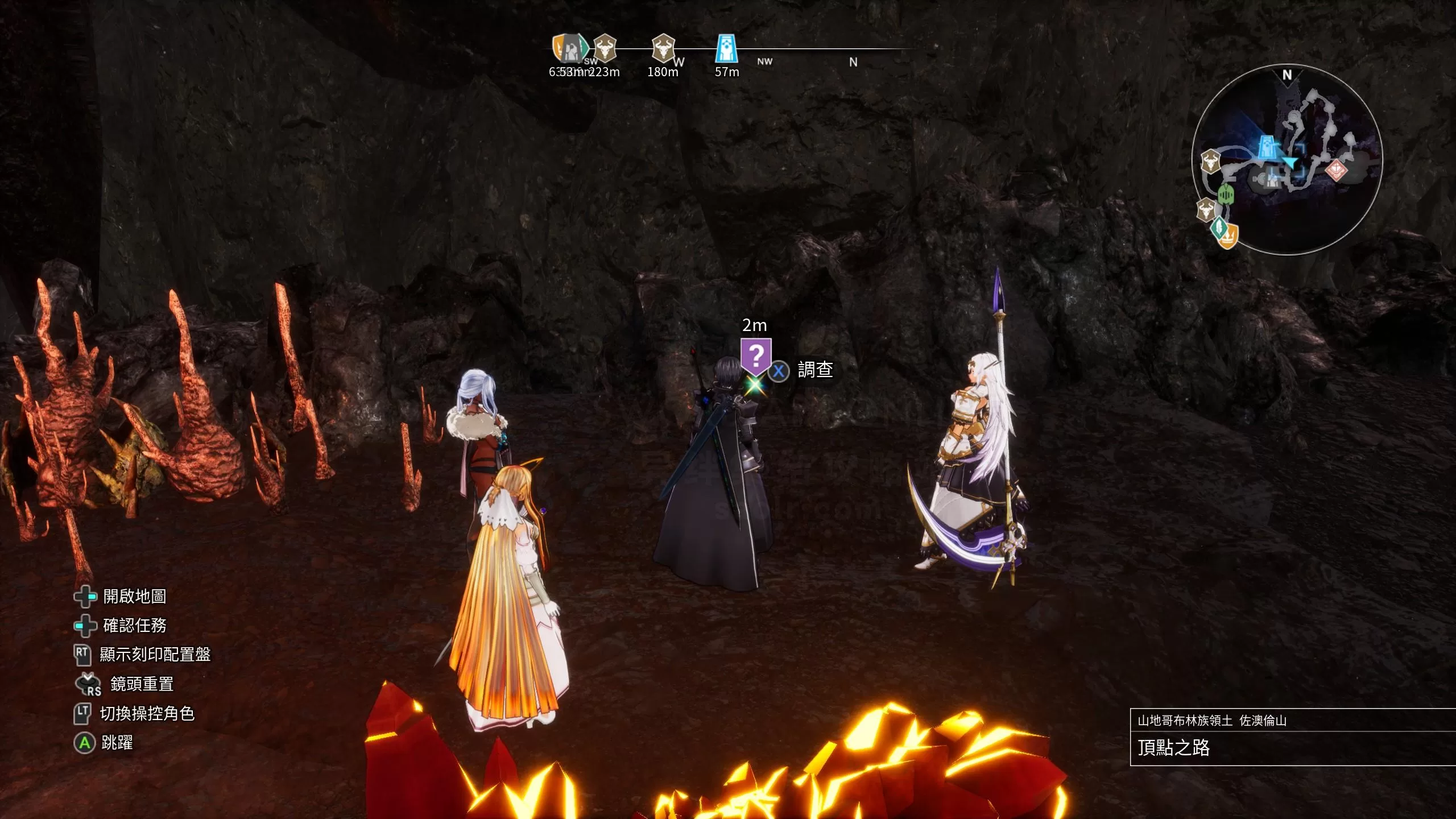The image size is (1456, 819).
Task: Select the green helmet marker on the minimap
Action: tap(1226, 195)
